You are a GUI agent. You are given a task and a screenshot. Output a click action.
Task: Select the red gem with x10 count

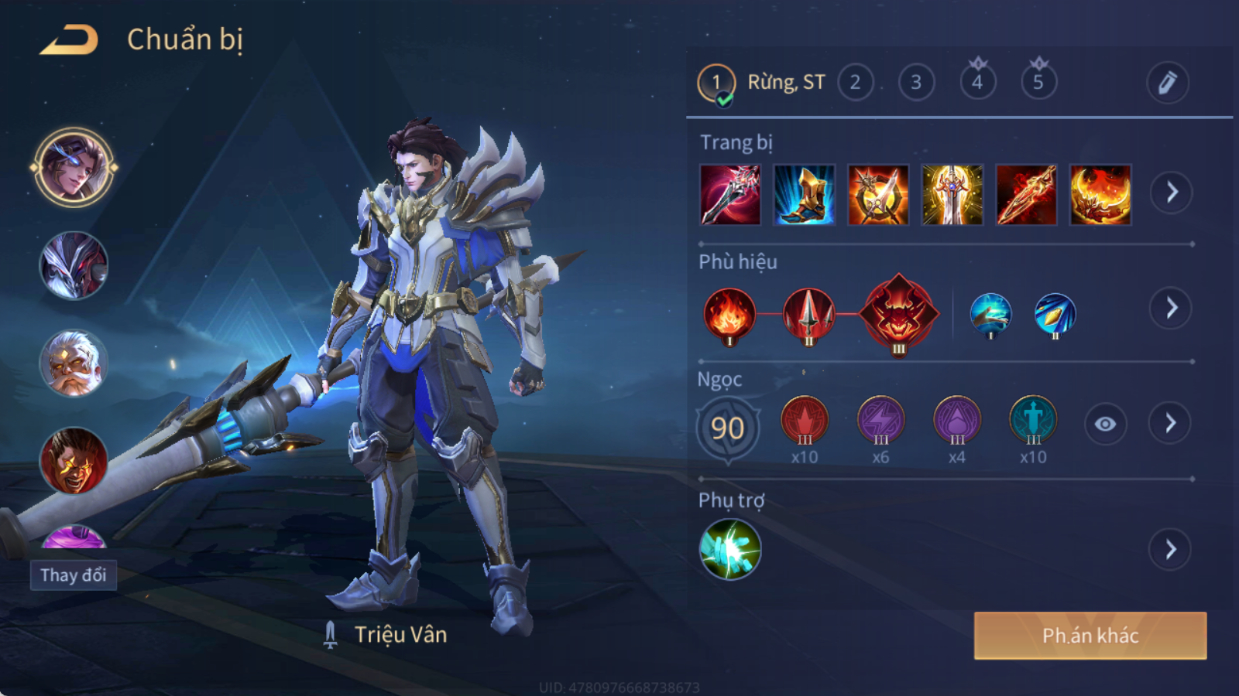pyautogui.click(x=804, y=422)
